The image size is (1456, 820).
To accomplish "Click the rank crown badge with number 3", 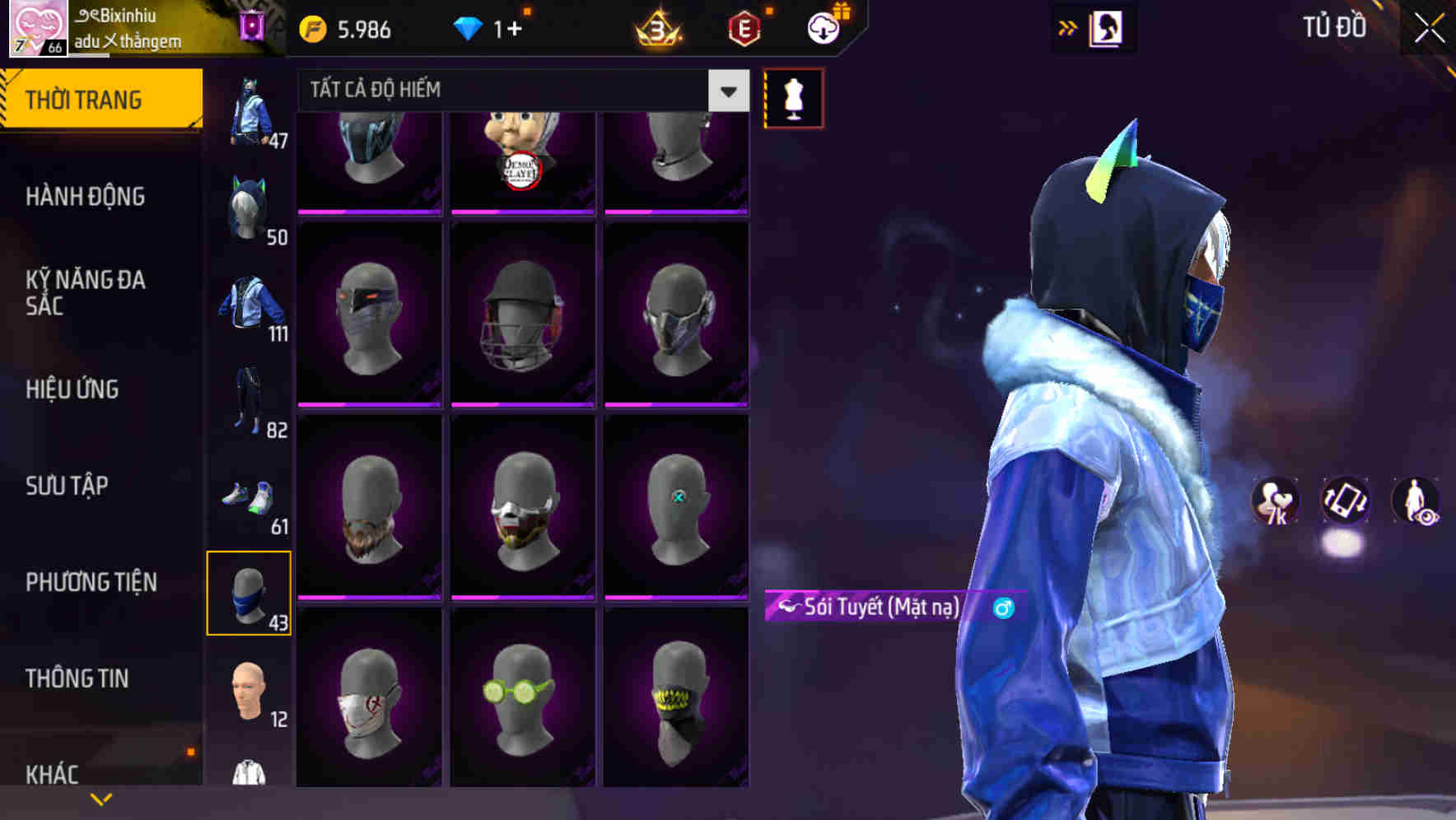I will pos(657,26).
